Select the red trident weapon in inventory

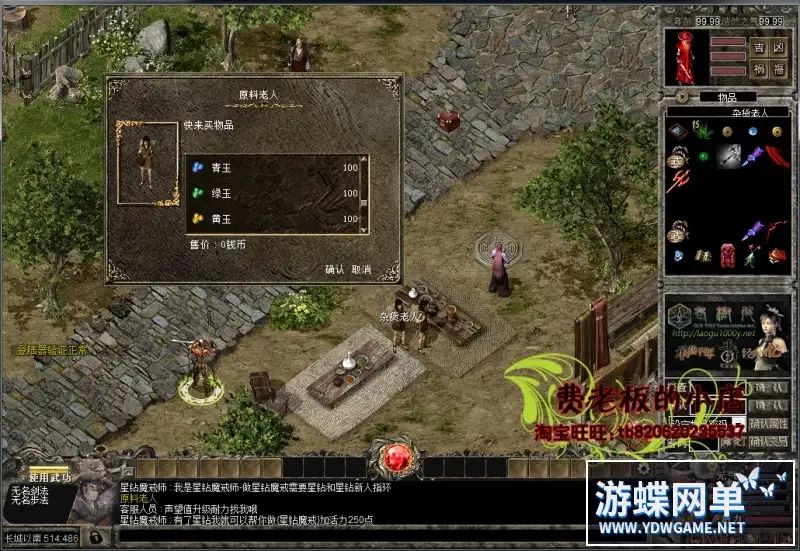click(x=681, y=182)
